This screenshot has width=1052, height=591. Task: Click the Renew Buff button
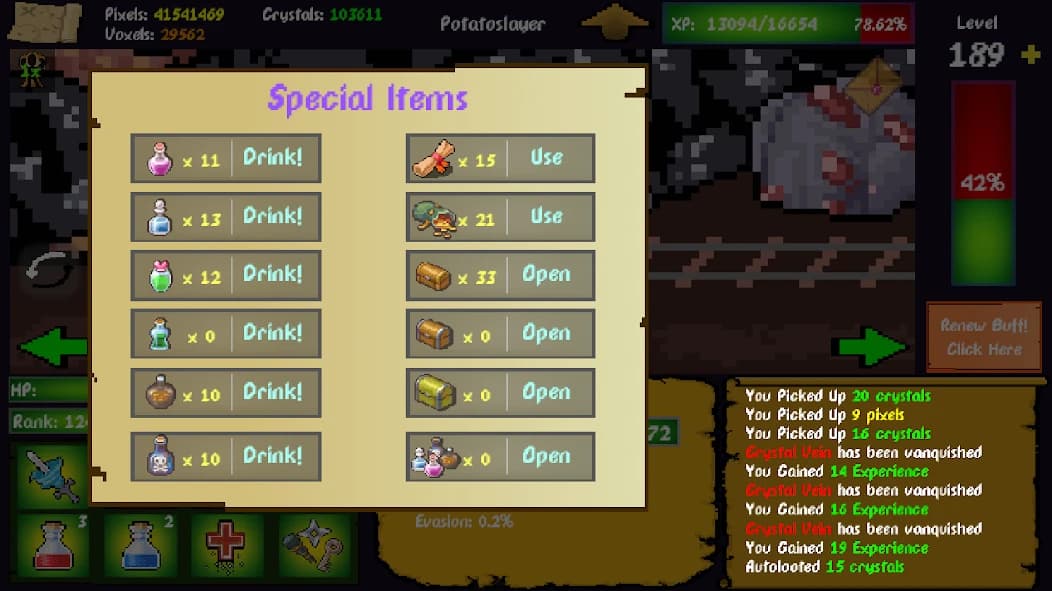click(x=984, y=337)
